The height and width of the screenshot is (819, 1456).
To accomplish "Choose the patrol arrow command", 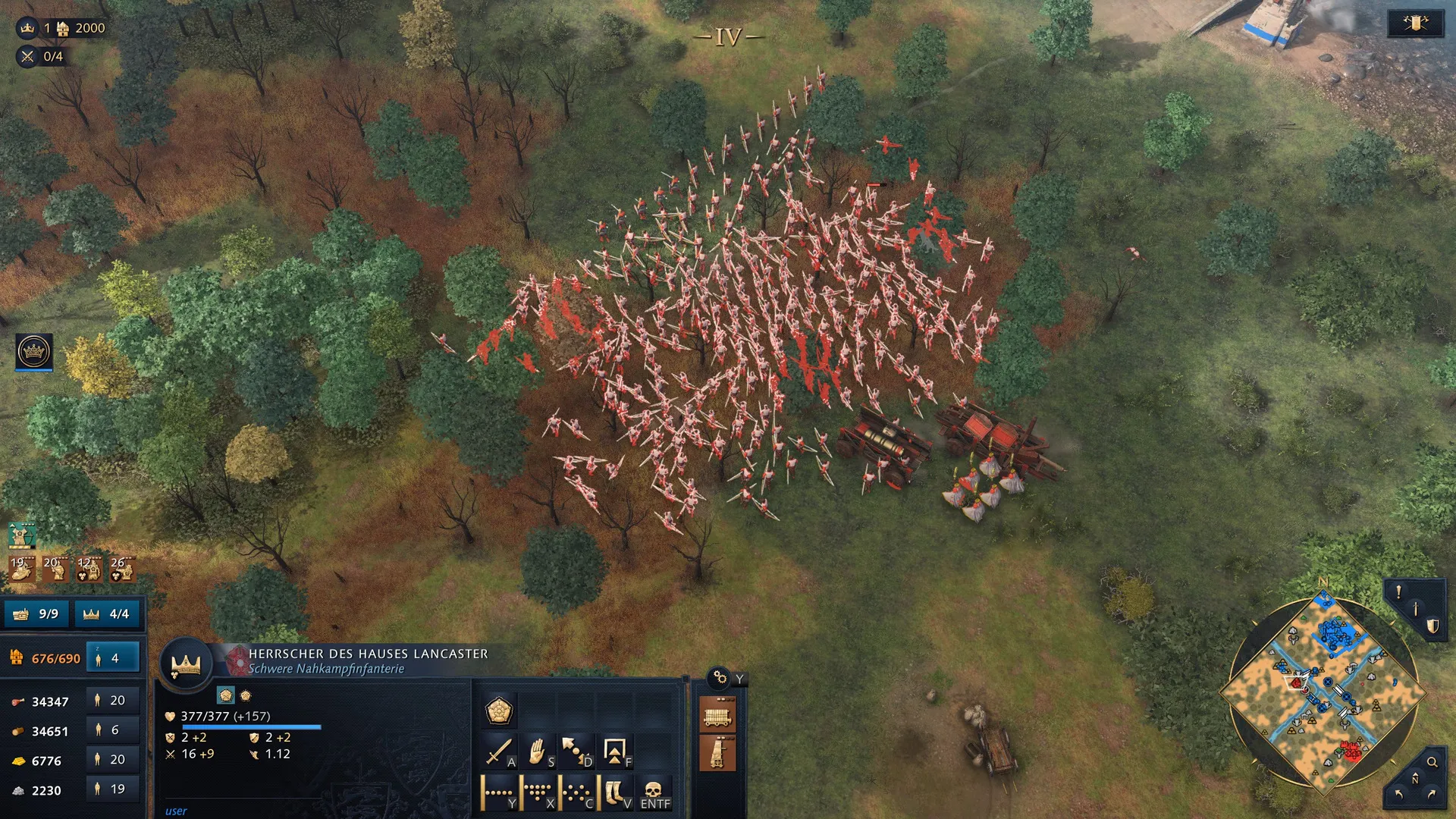I will click(576, 752).
